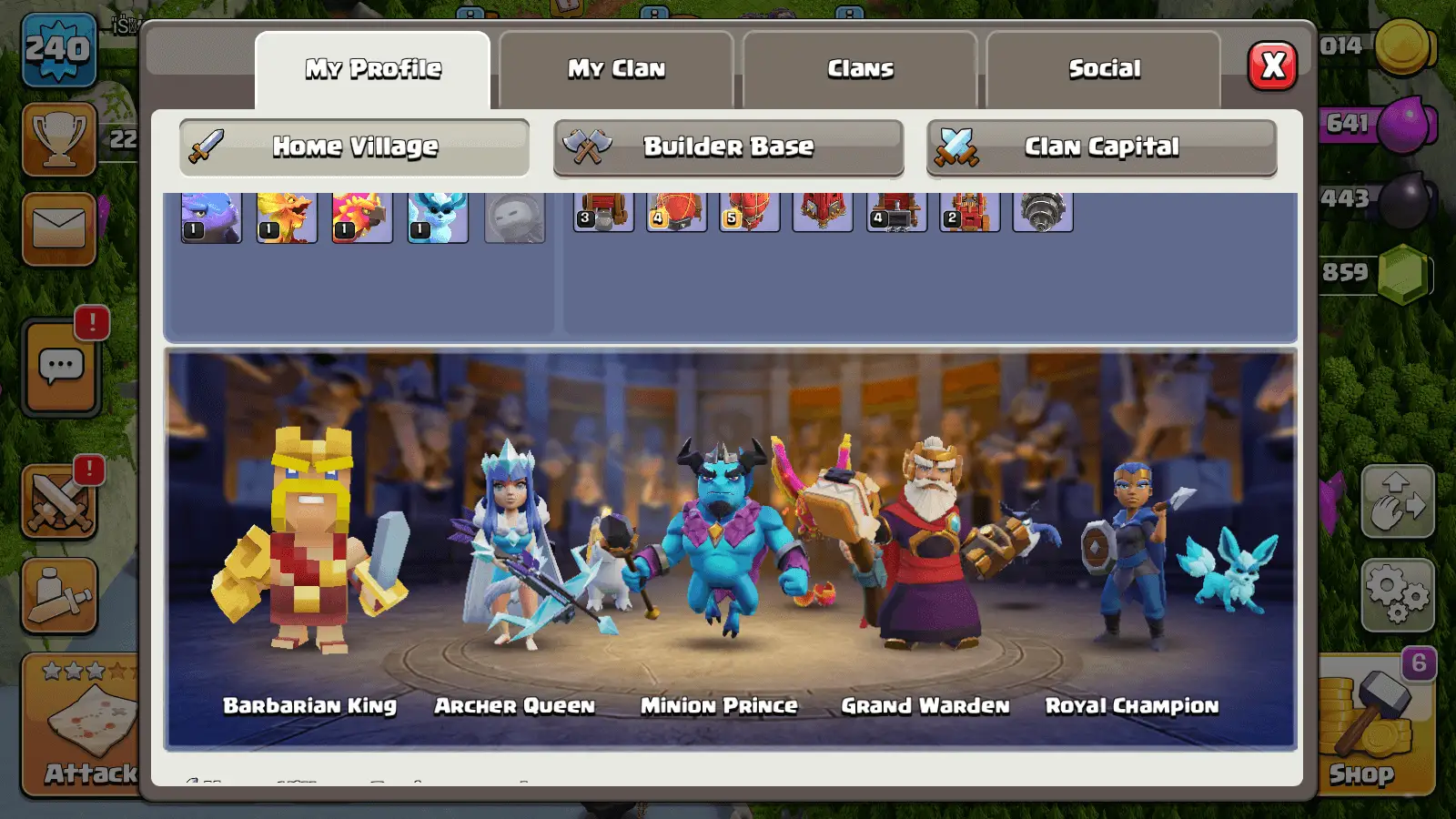Viewport: 1456px width, 819px height.
Task: Open the mail inbox
Action: (x=59, y=228)
